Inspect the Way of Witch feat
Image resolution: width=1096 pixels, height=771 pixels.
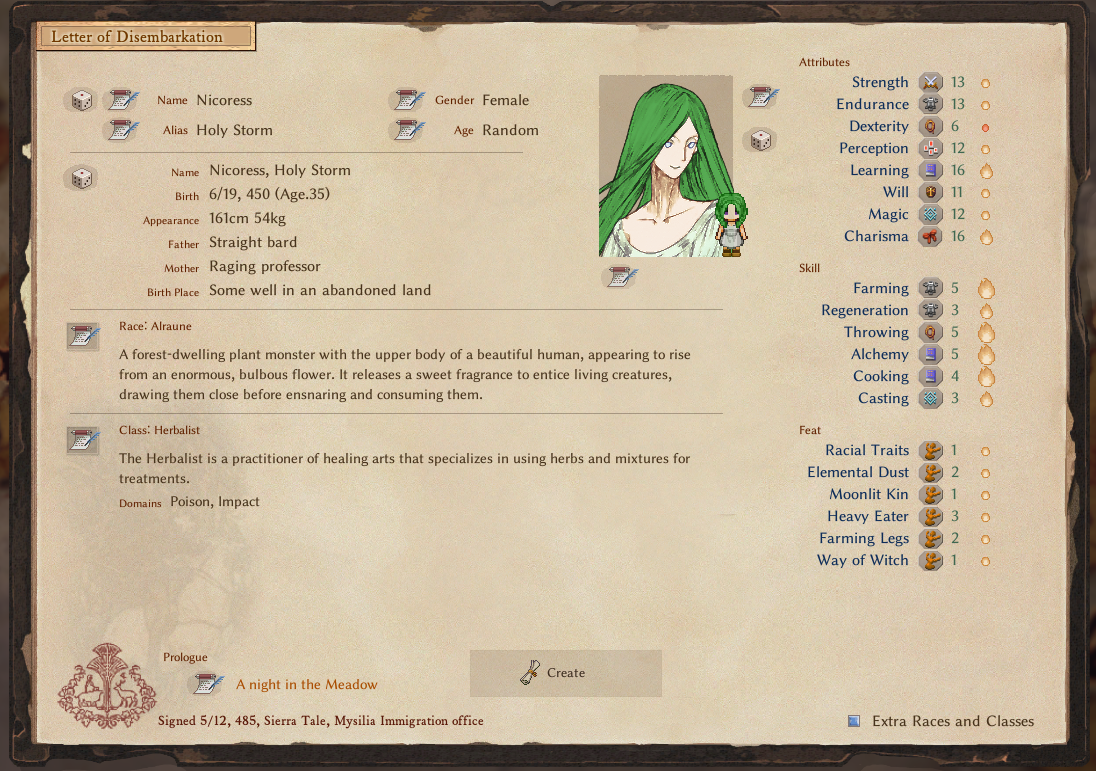863,561
